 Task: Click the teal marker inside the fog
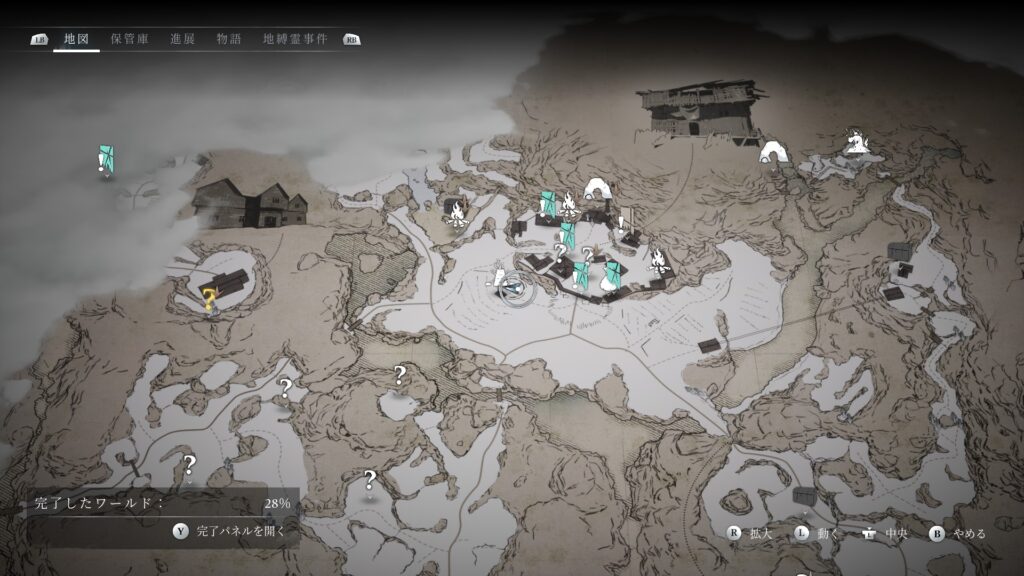[x=106, y=158]
